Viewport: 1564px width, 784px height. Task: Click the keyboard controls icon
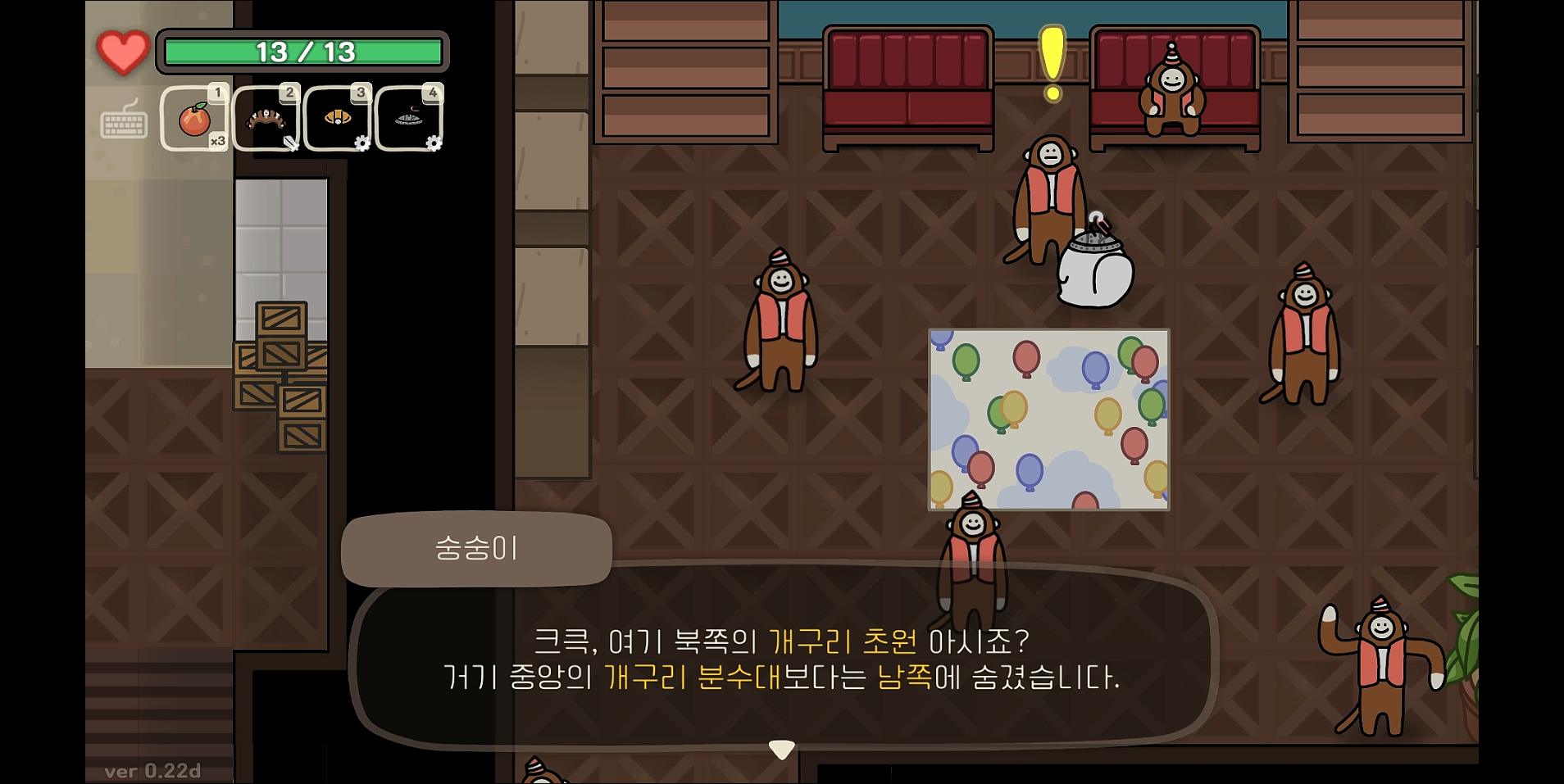(123, 125)
